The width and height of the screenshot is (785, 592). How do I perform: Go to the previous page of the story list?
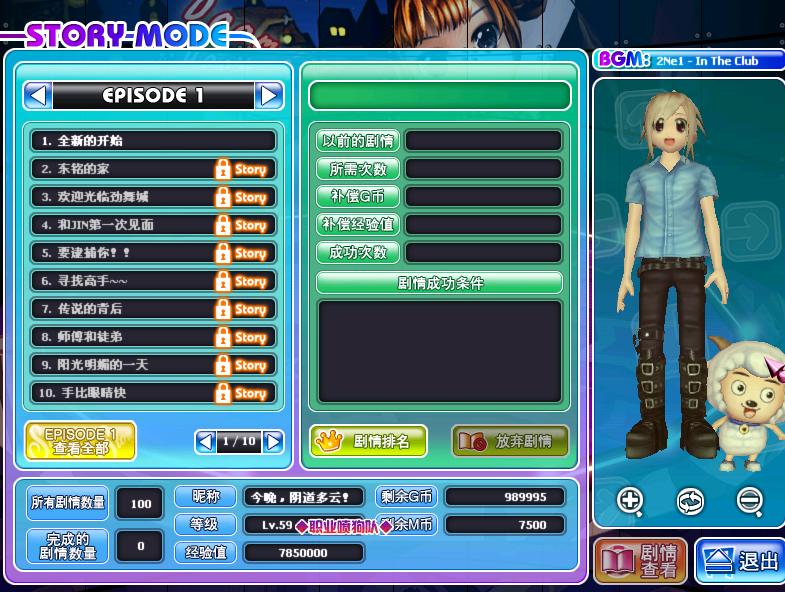205,441
